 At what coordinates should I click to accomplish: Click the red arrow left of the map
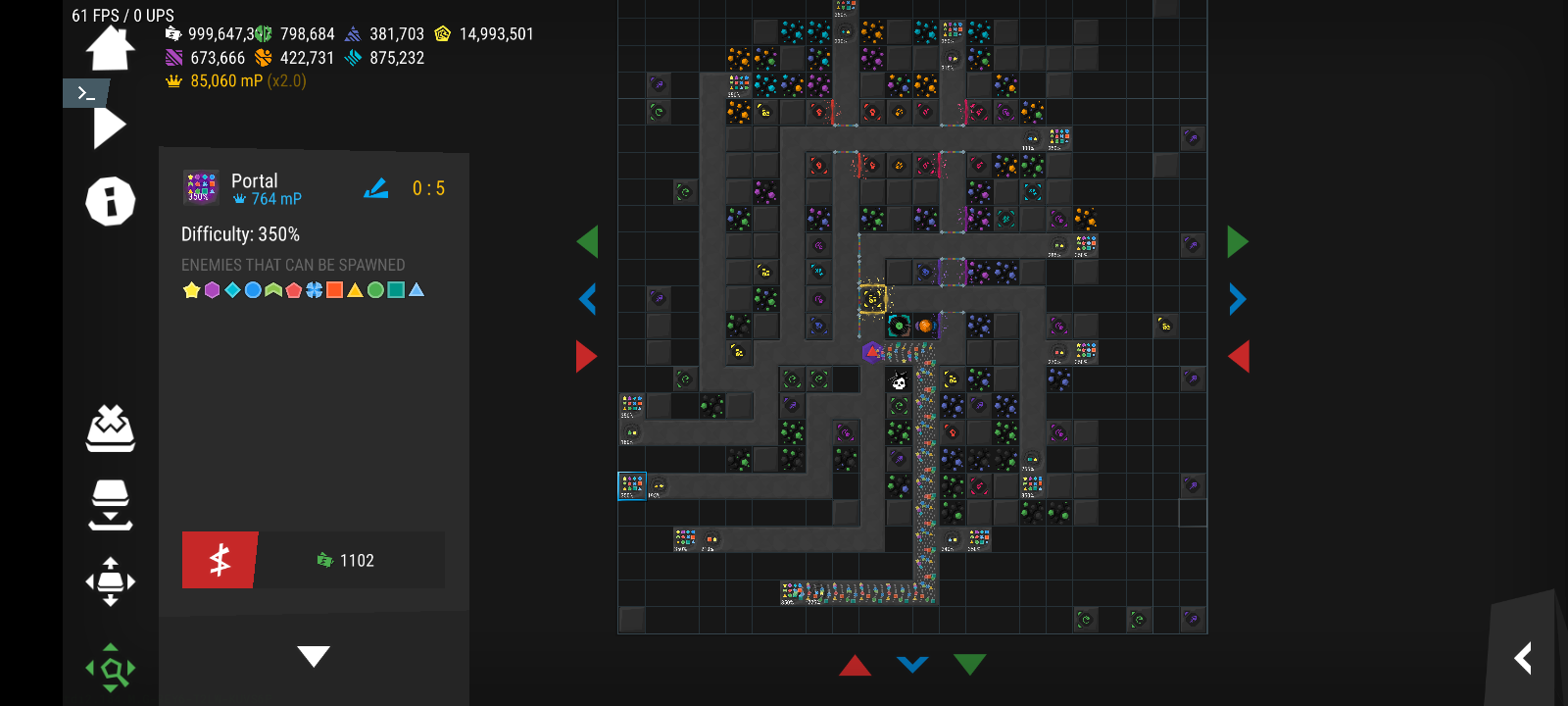(x=586, y=356)
